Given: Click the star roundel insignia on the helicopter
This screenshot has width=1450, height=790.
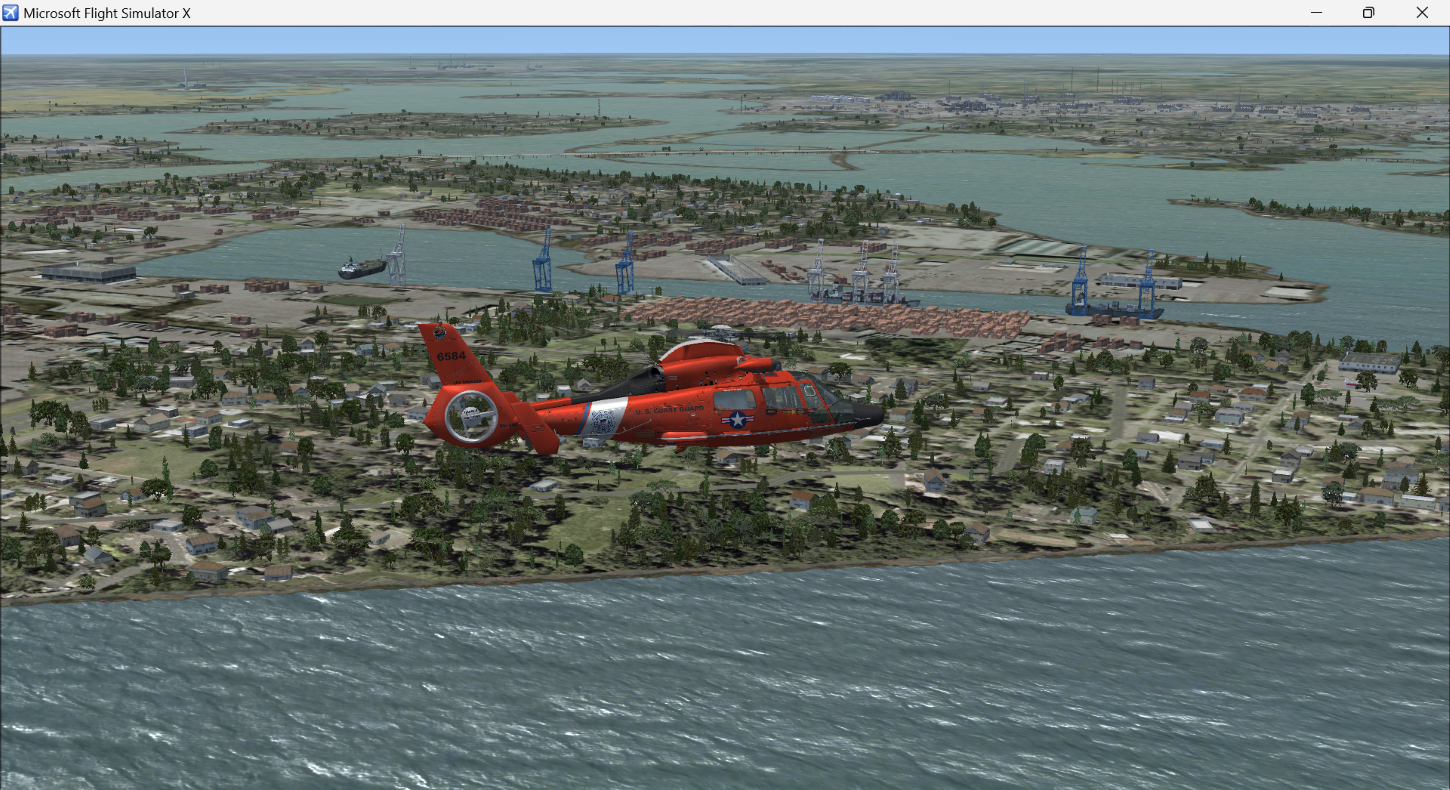Looking at the screenshot, I should pos(735,418).
